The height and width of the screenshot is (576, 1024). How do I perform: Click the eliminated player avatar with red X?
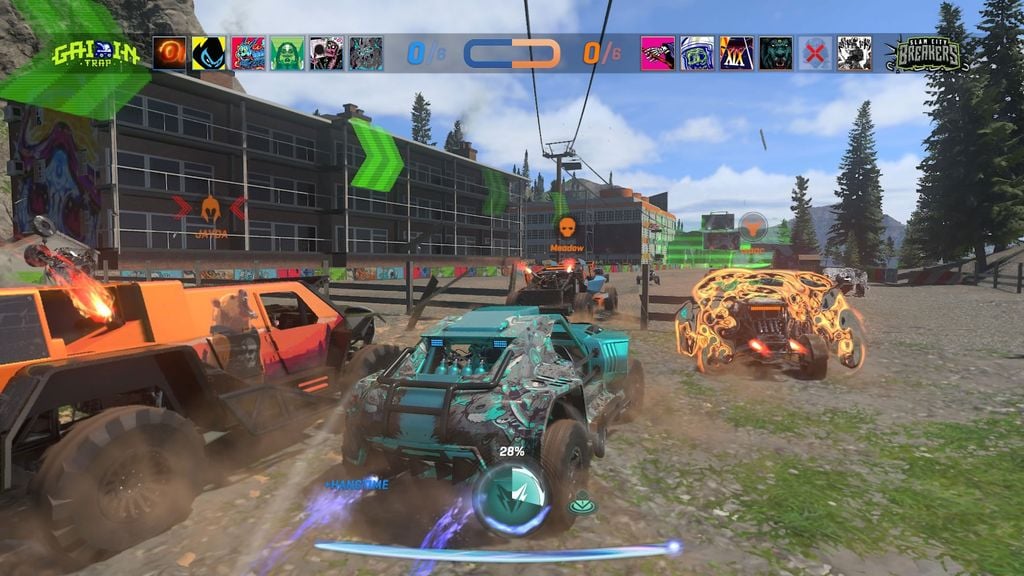[x=815, y=53]
